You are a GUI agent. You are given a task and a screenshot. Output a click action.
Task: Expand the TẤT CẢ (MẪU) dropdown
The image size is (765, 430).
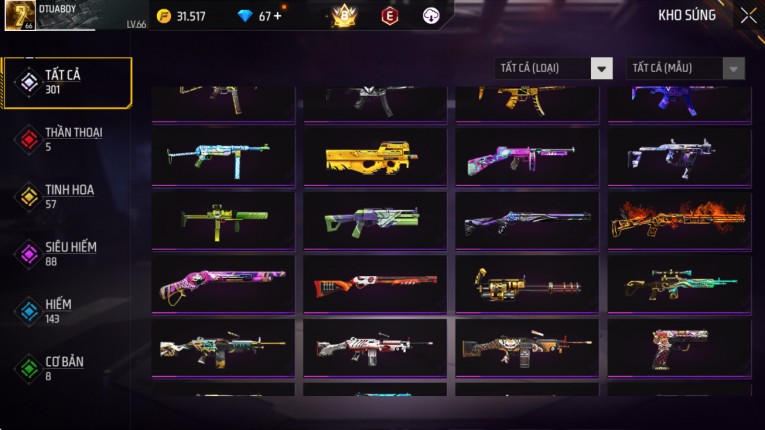point(686,68)
